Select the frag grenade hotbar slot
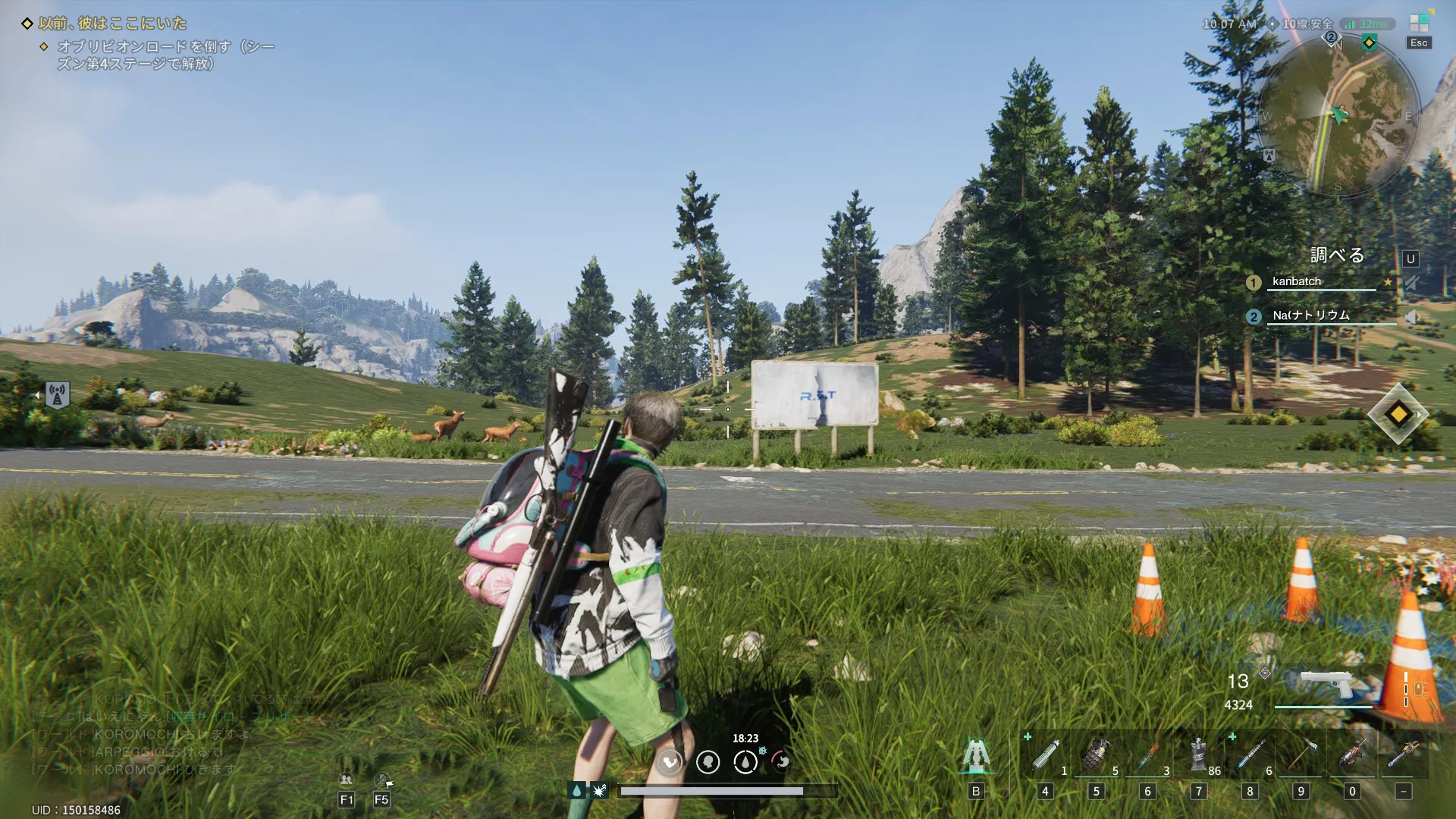This screenshot has width=1456, height=819. [1097, 755]
